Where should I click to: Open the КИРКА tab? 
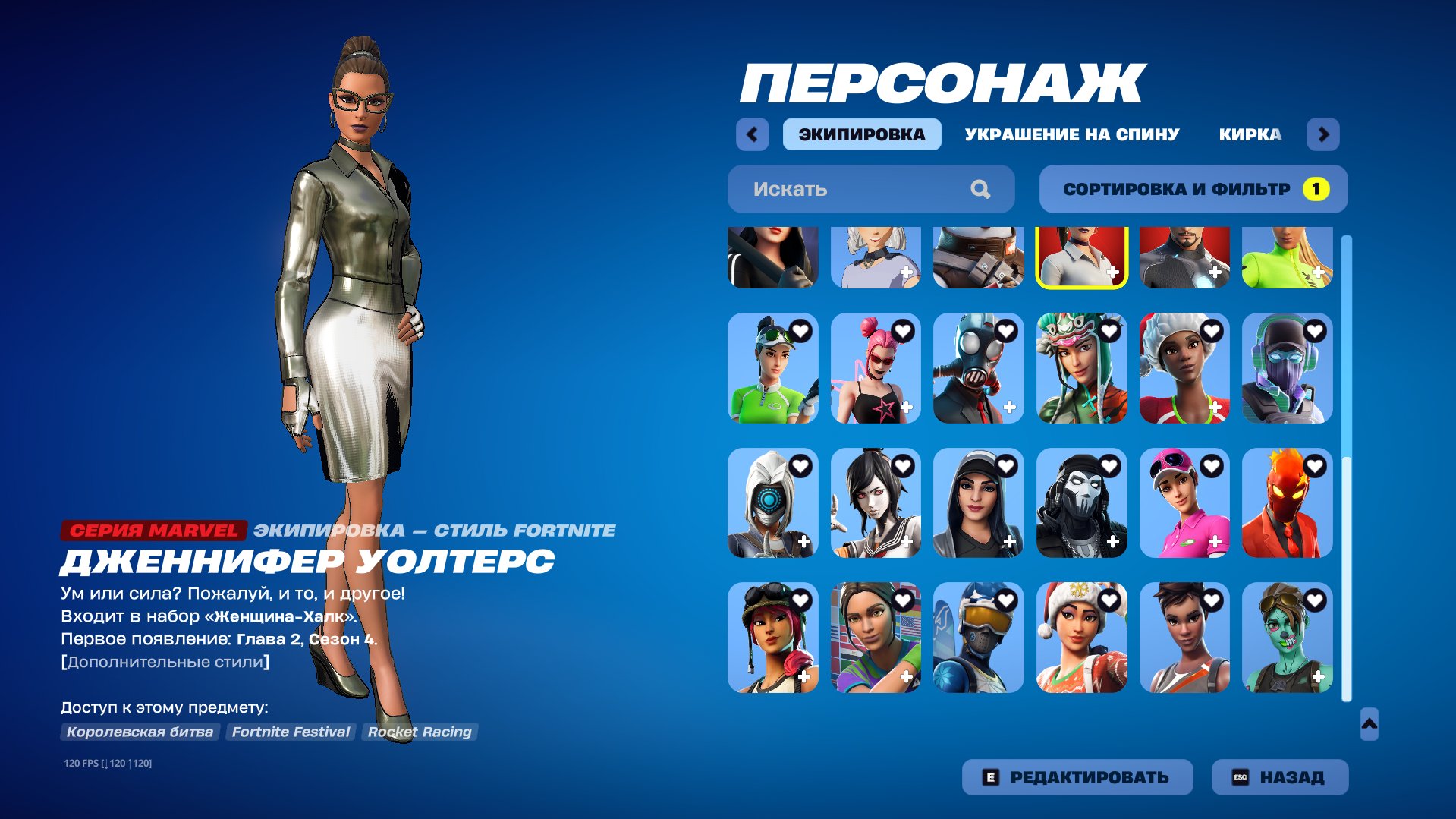[1250, 134]
